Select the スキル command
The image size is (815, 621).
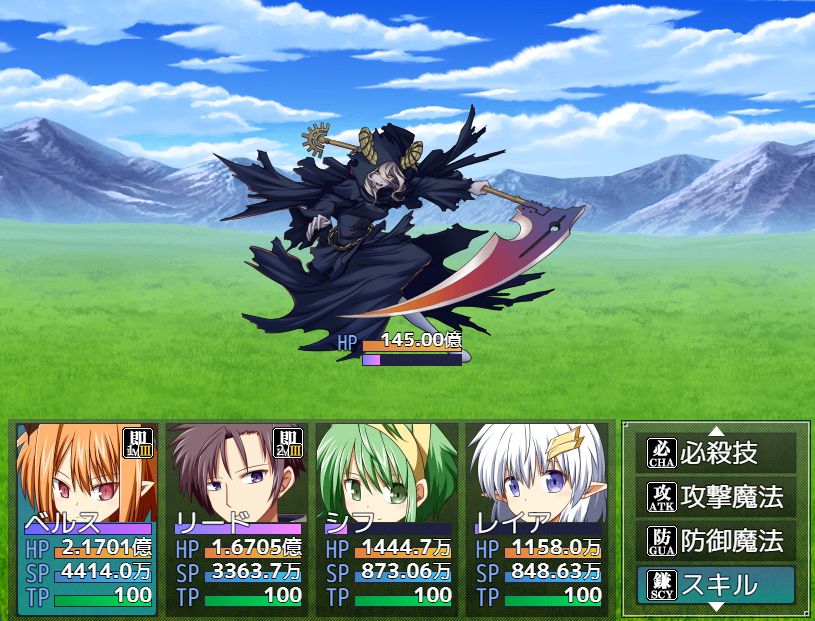pyautogui.click(x=716, y=585)
